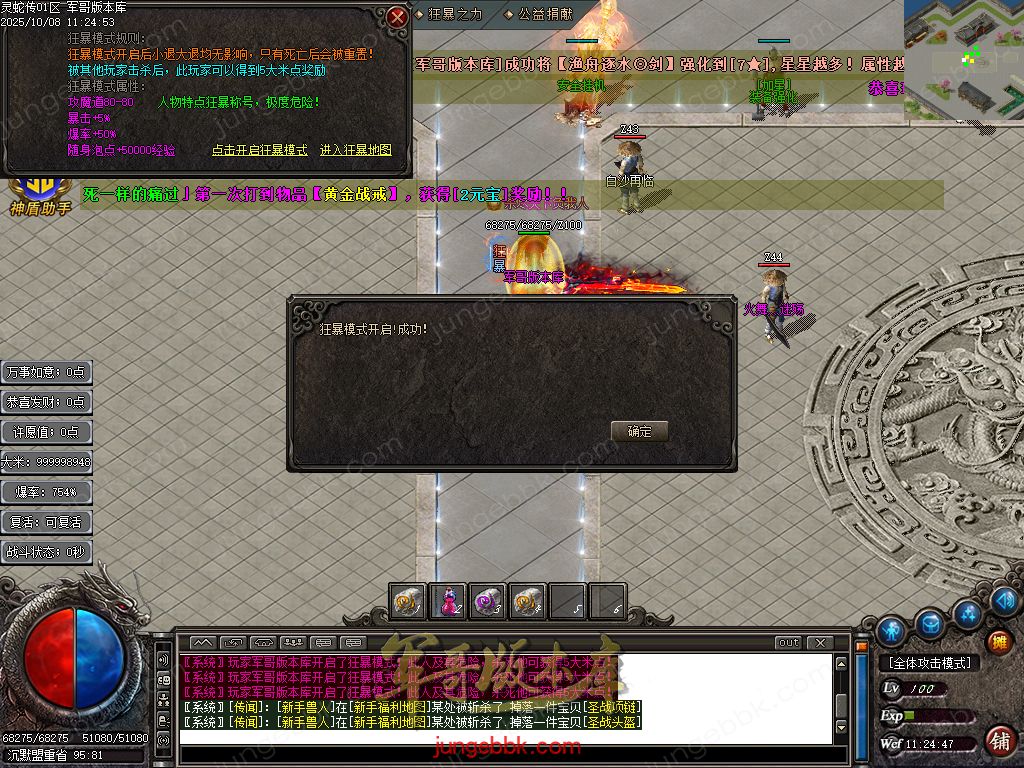Use the purple scroll in hotbar slot 3
Screen dimensions: 1024x768
click(x=487, y=601)
